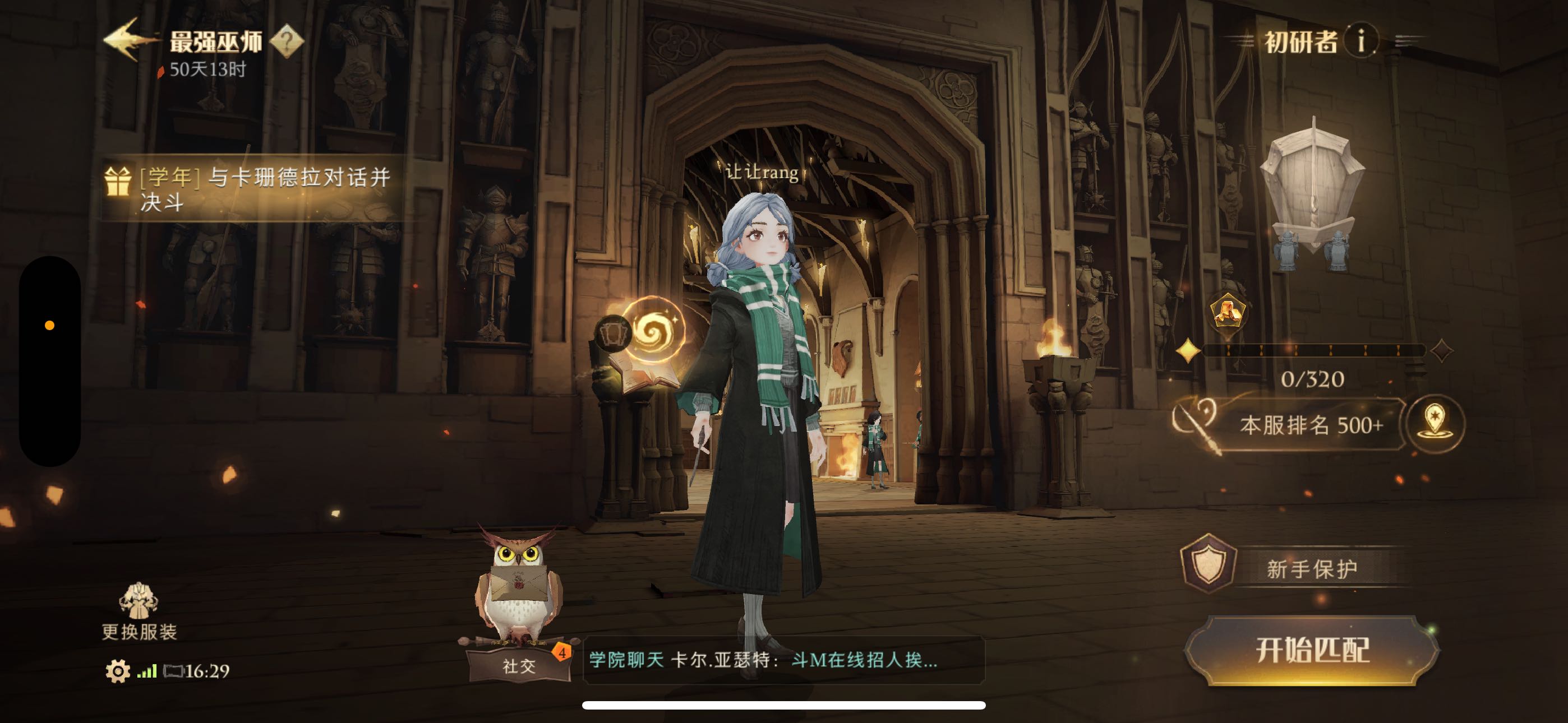The image size is (1568, 723).
Task: Go back using the golden arrow
Action: click(130, 40)
